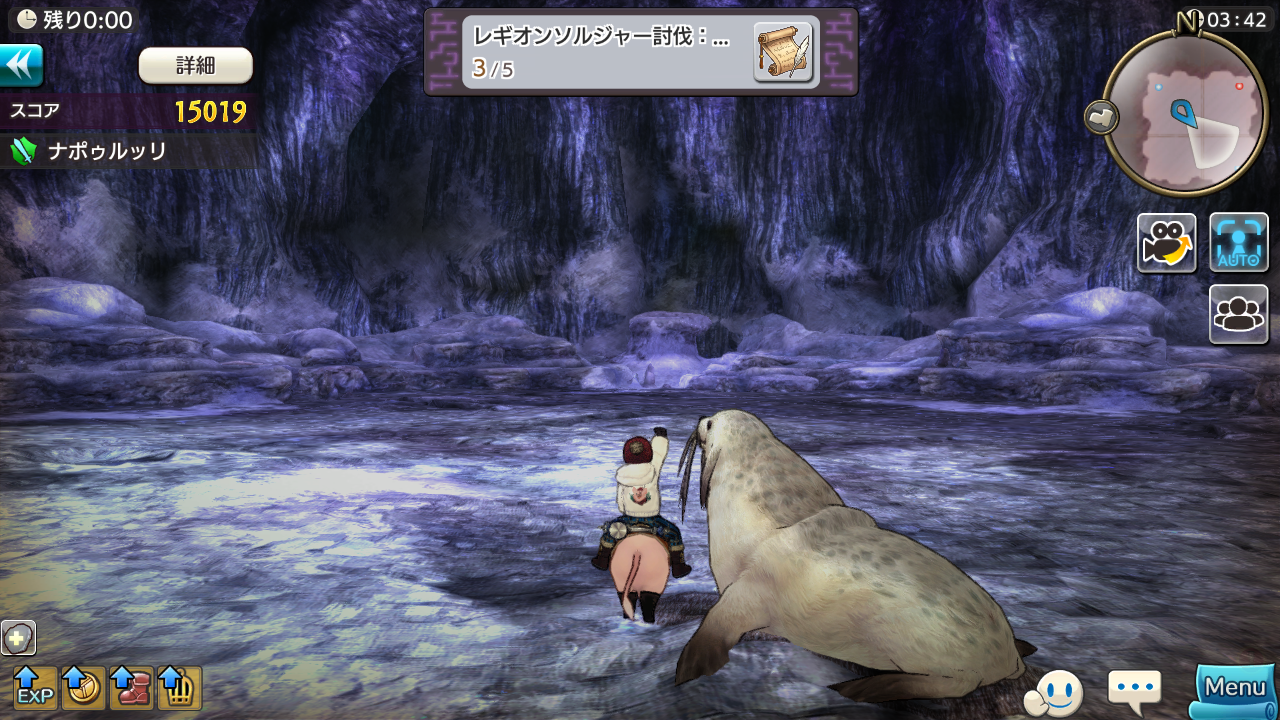This screenshot has width=1280, height=720.
Task: Click the circular minimap
Action: click(x=1185, y=112)
